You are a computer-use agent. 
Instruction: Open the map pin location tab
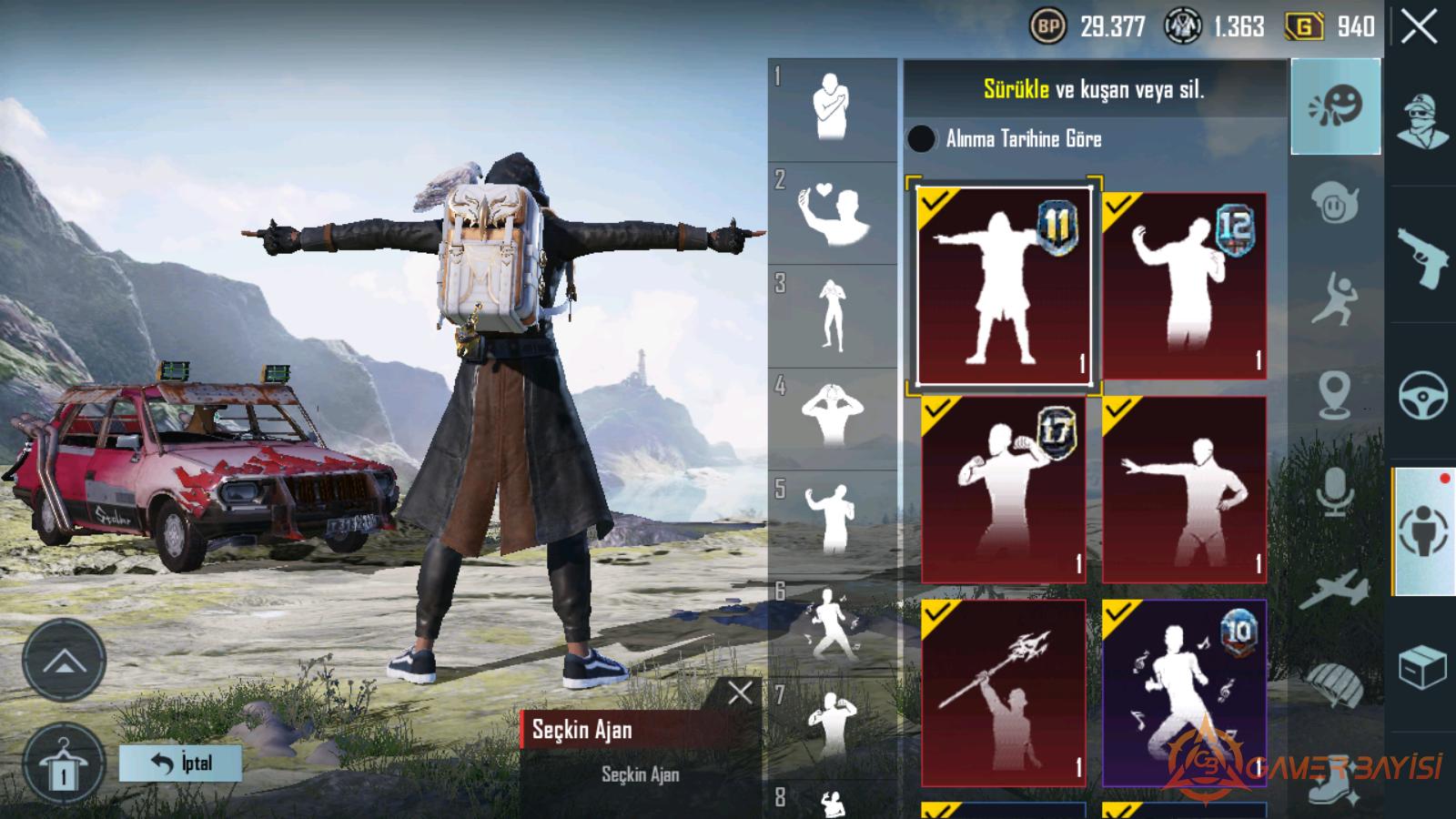pos(1335,394)
